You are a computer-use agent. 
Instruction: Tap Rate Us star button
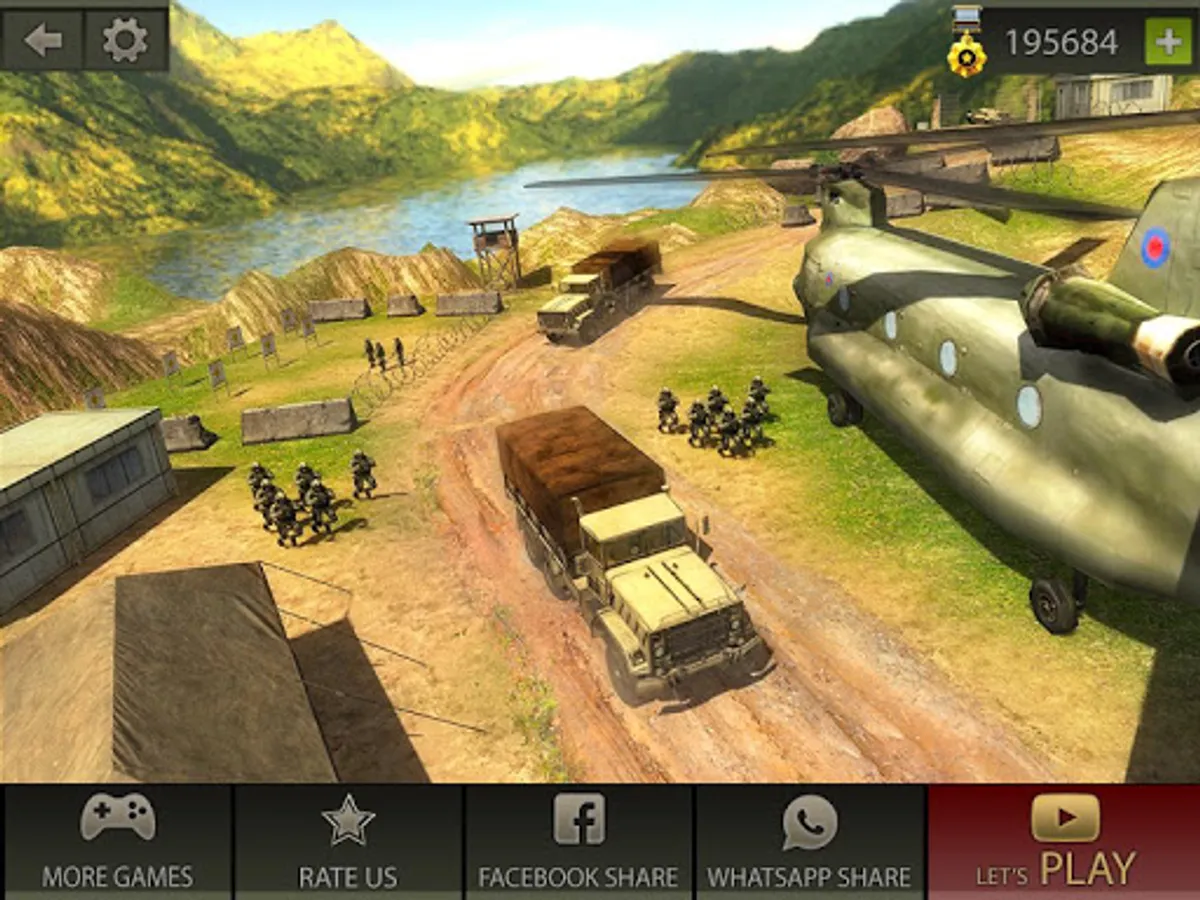(348, 841)
